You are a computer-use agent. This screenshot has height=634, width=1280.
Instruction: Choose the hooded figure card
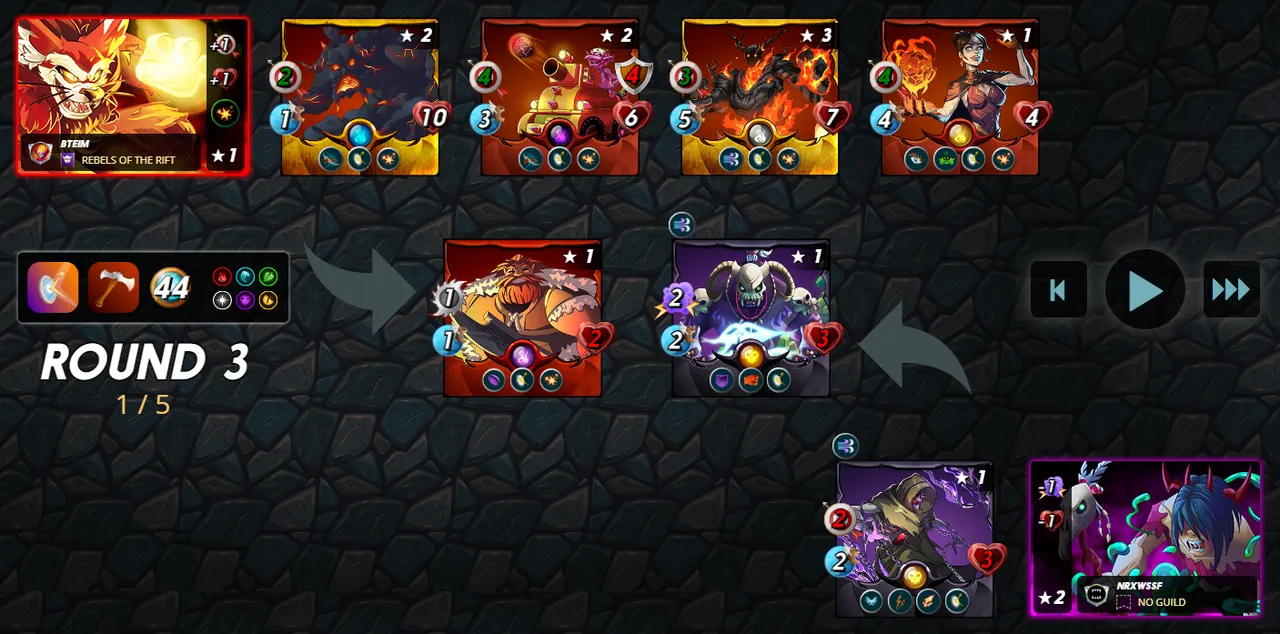point(915,538)
